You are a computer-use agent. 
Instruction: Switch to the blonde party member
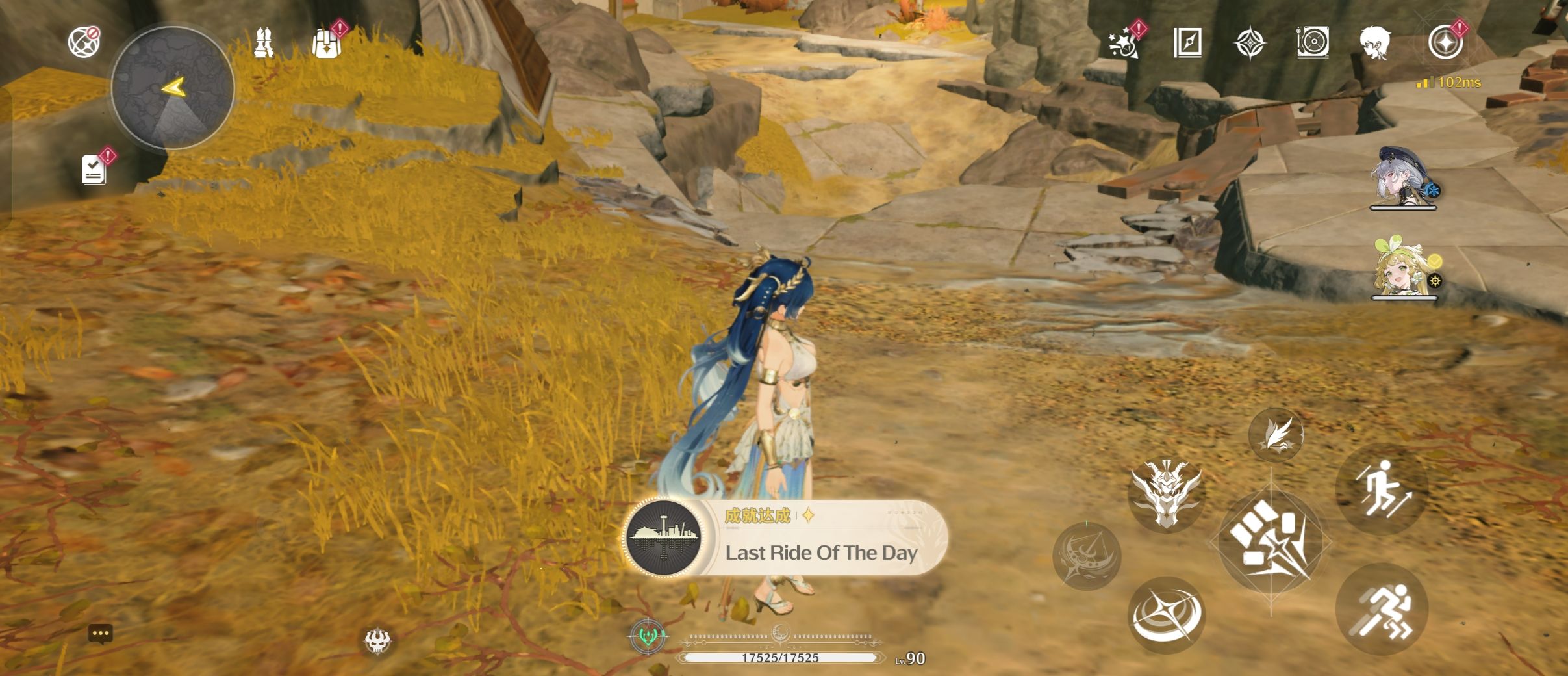point(1403,267)
